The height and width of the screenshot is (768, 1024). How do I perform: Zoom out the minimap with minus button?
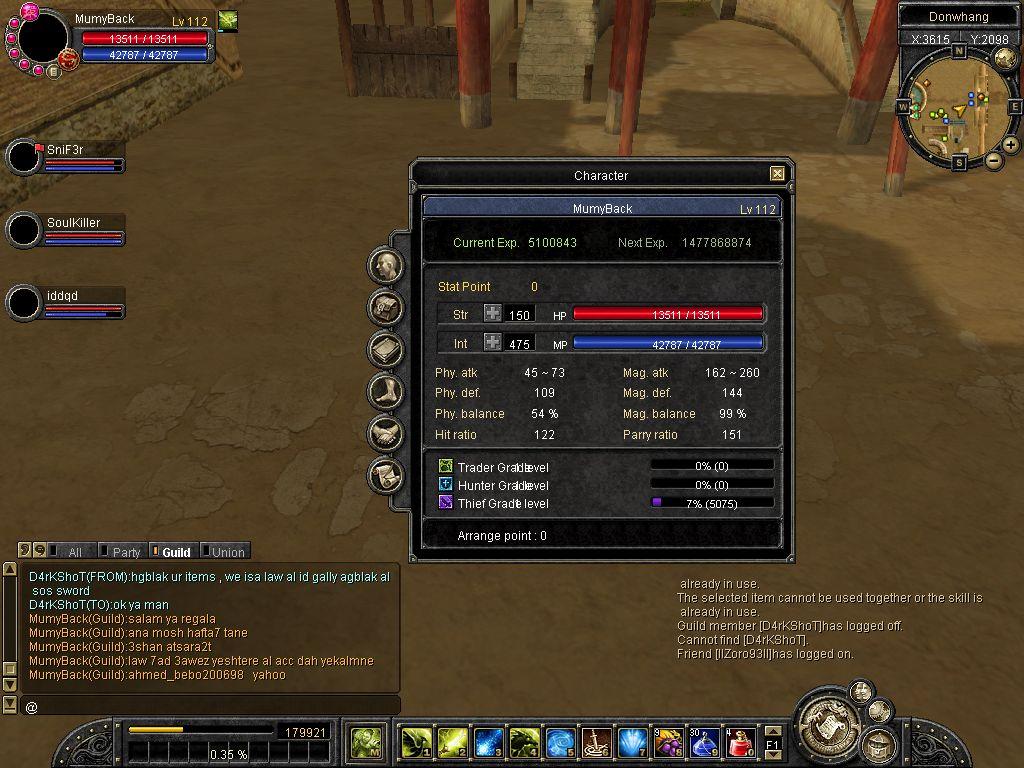(994, 160)
